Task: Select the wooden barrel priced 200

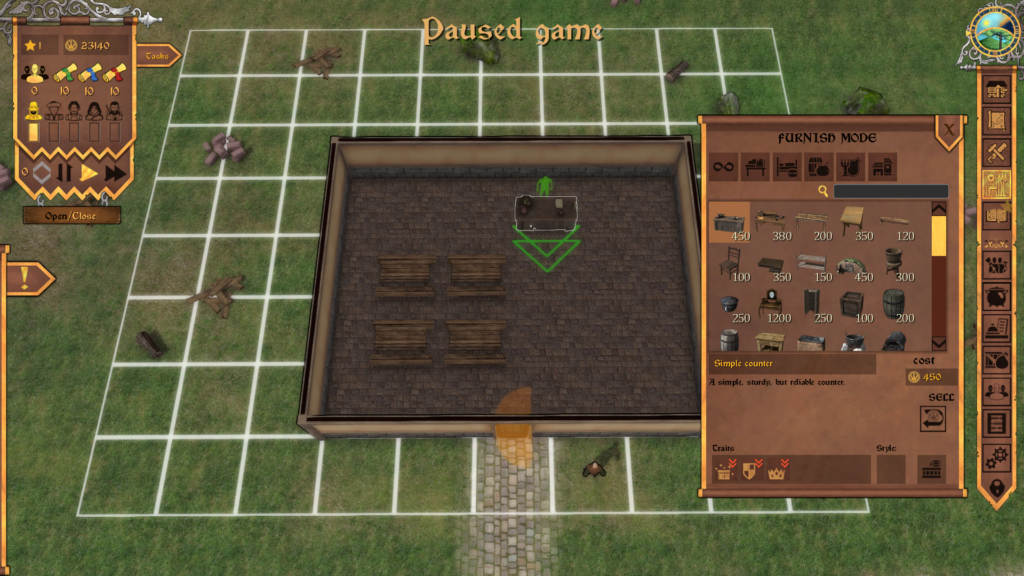Action: click(892, 304)
